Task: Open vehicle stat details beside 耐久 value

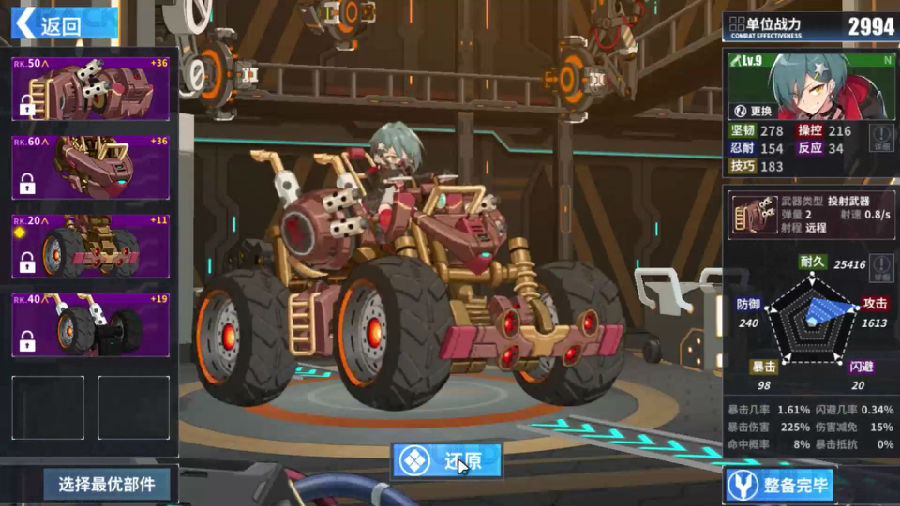Action: tap(880, 268)
